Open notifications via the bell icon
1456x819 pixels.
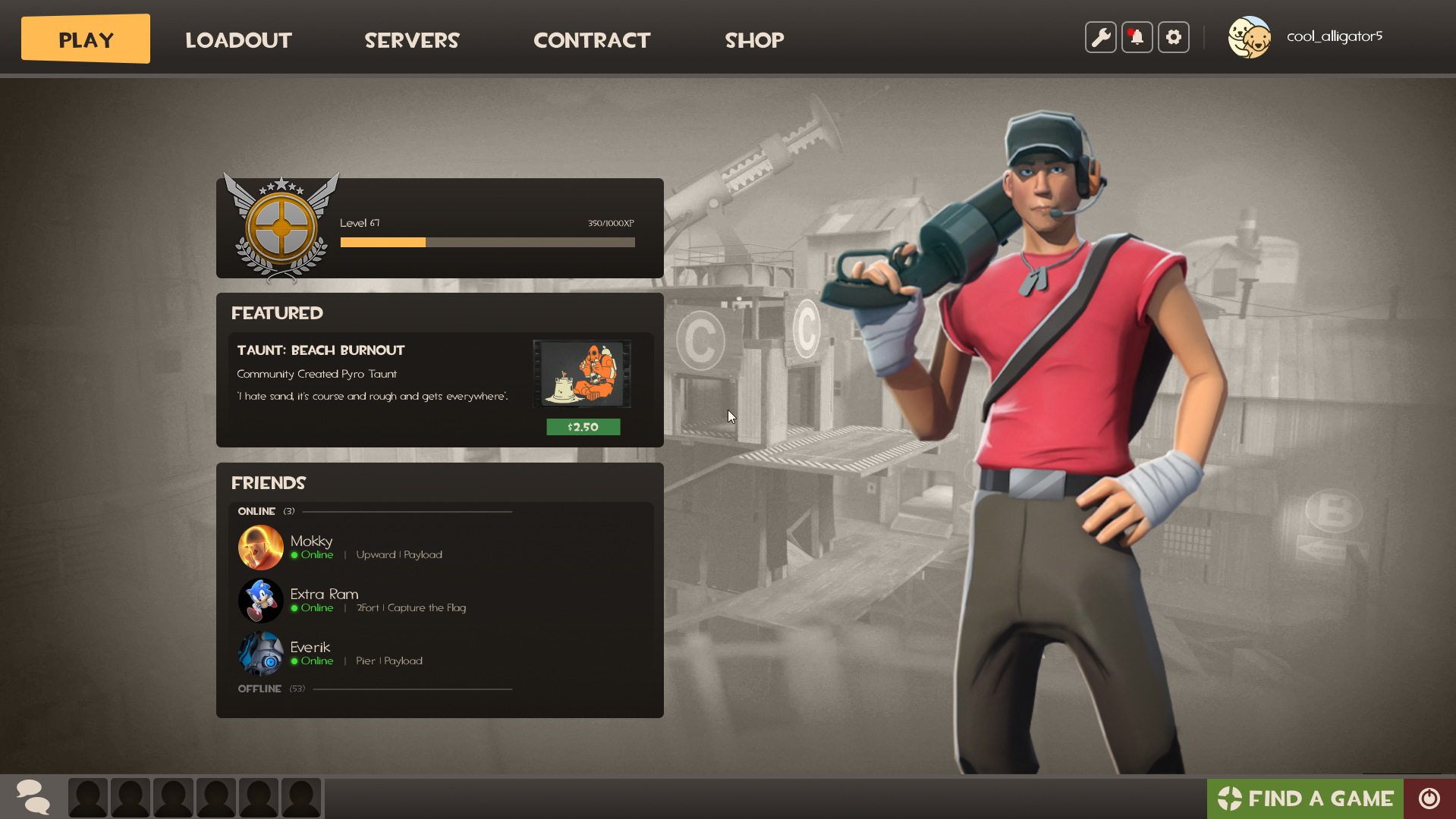[1137, 36]
